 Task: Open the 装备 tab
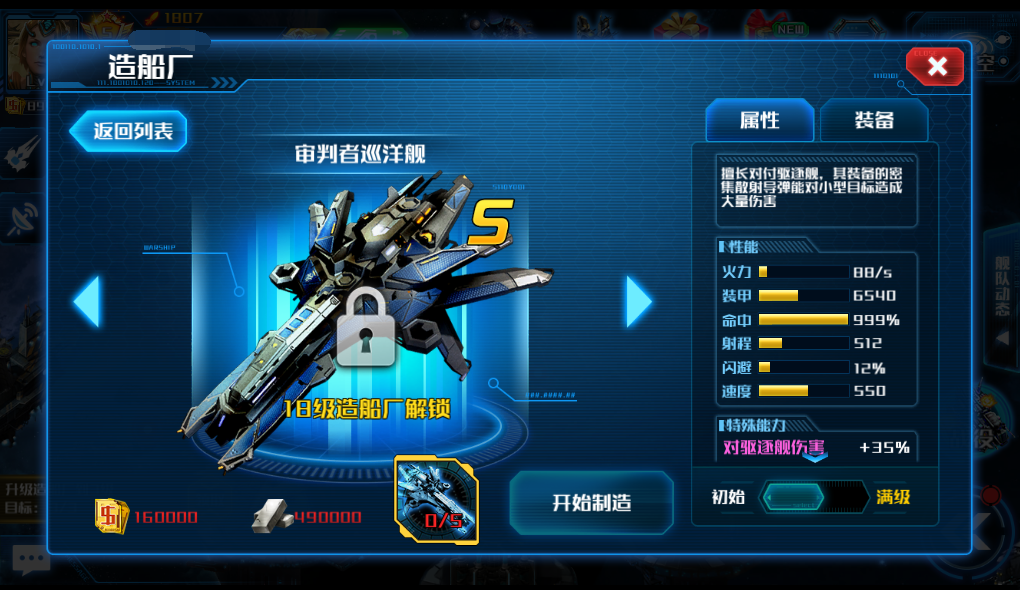click(874, 121)
